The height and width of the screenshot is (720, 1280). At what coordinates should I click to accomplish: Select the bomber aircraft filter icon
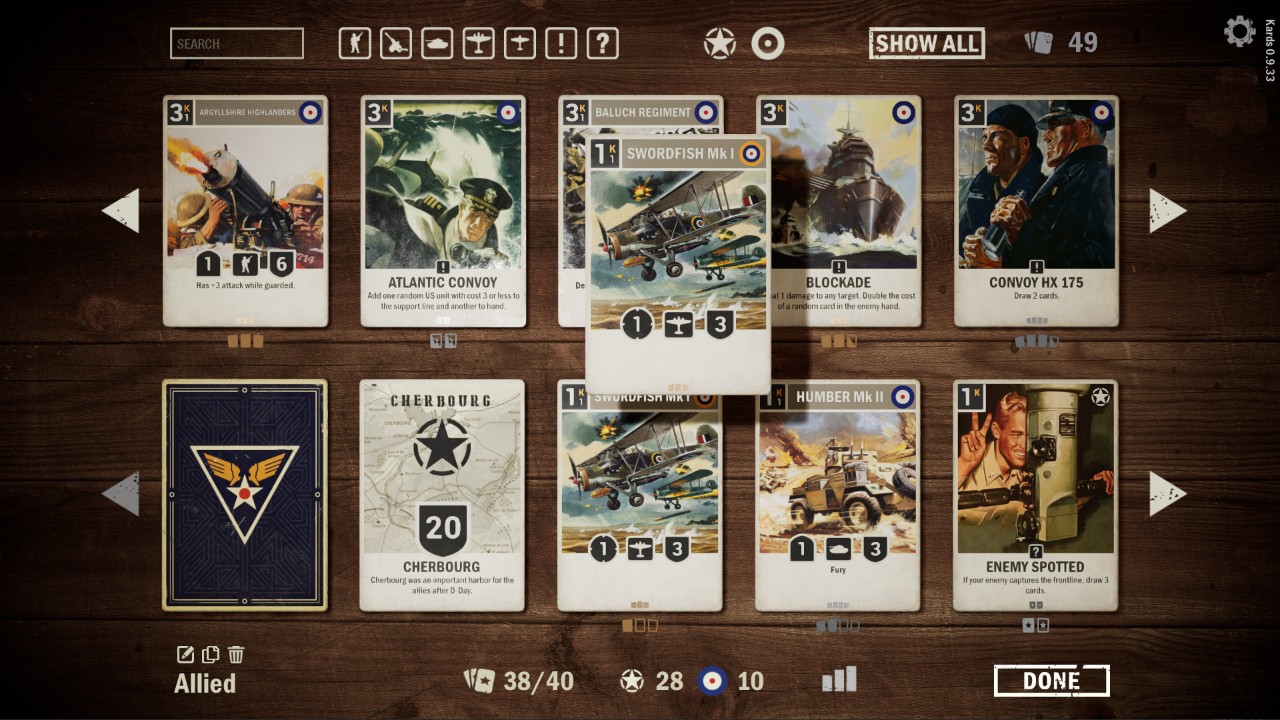477,43
